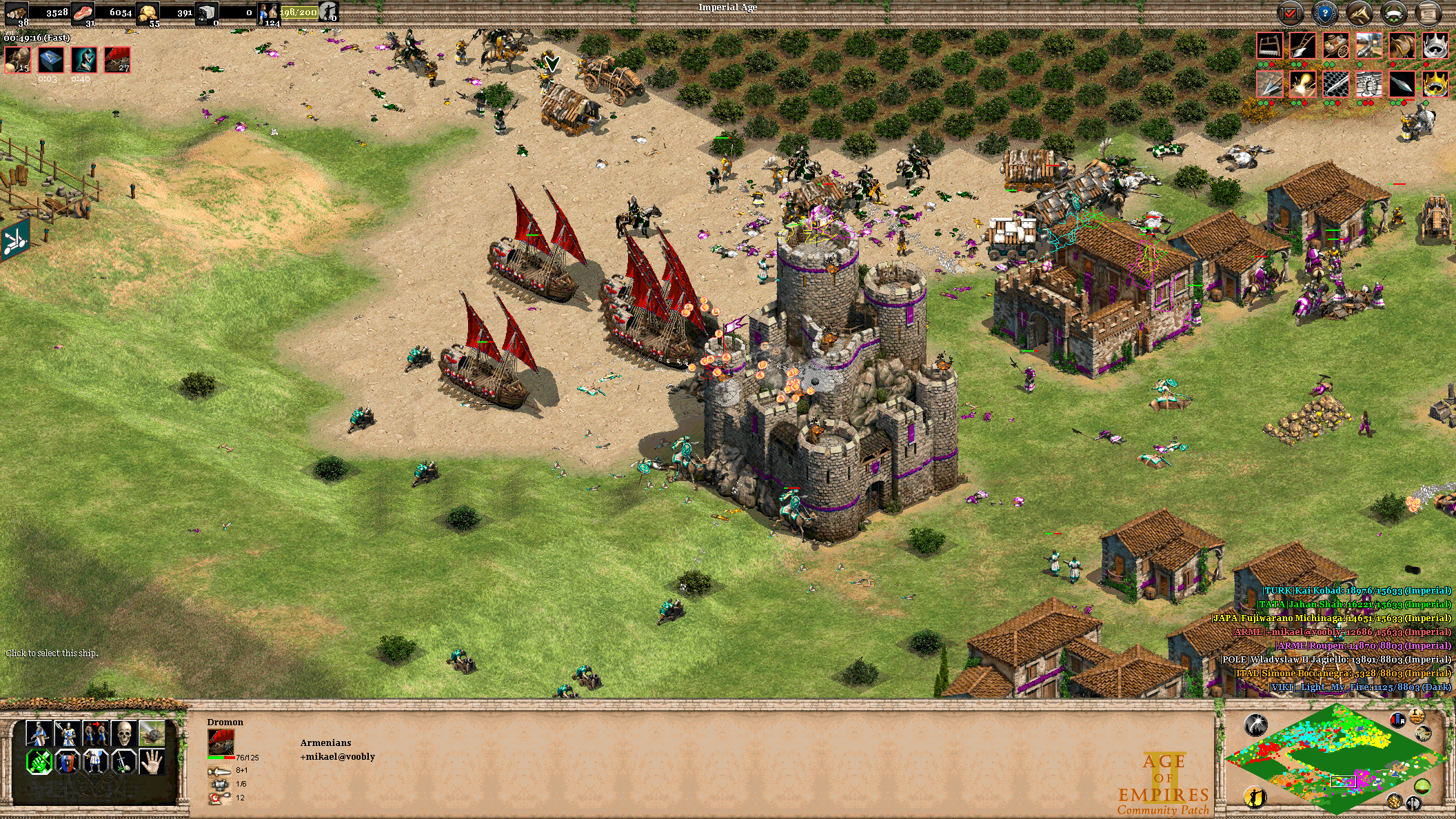The width and height of the screenshot is (1456, 819).
Task: Switch minimap to the axe combat view
Action: click(1415, 804)
